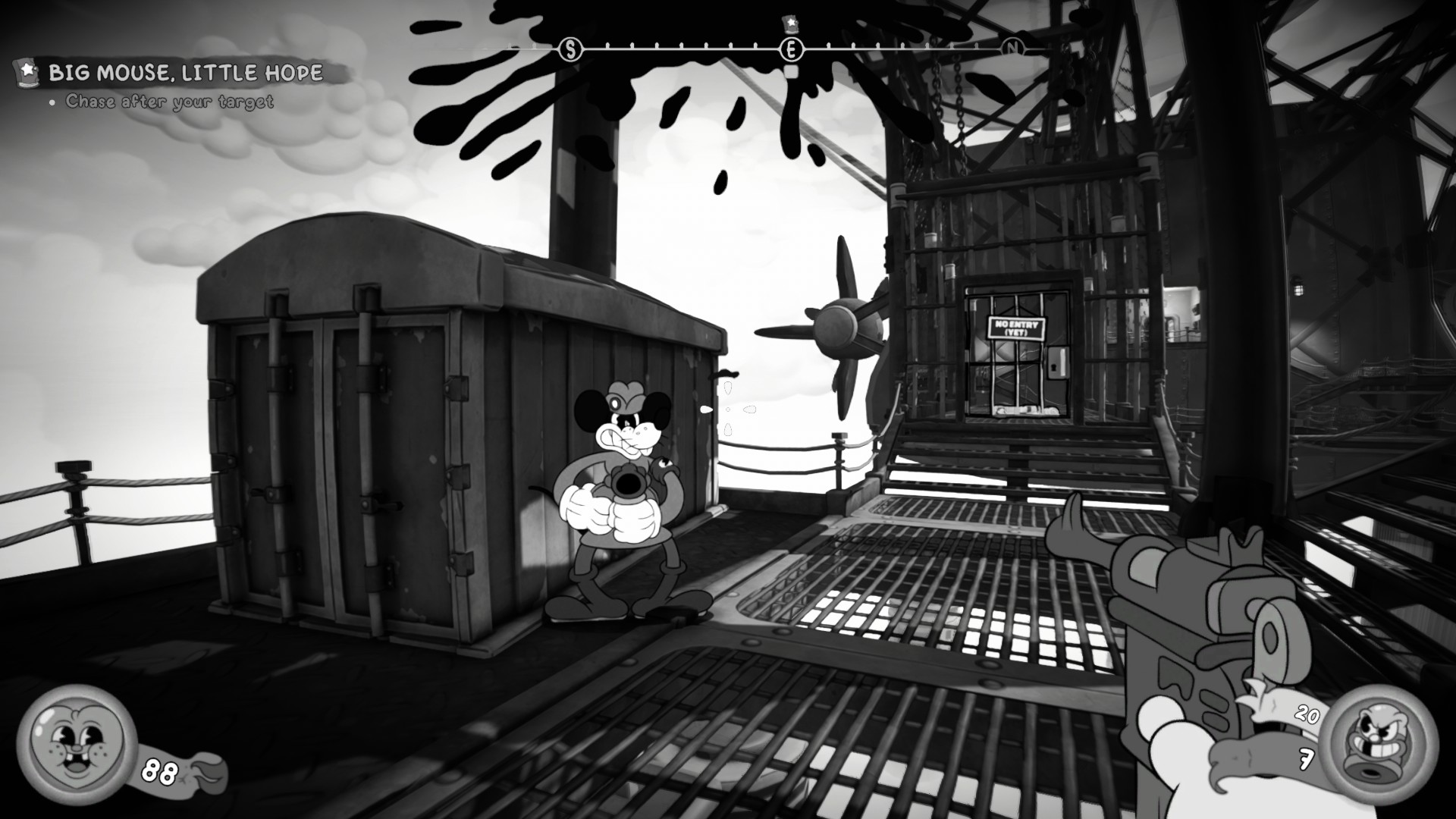Select the objective badge above the compass
The height and width of the screenshot is (819, 1456).
pyautogui.click(x=791, y=21)
